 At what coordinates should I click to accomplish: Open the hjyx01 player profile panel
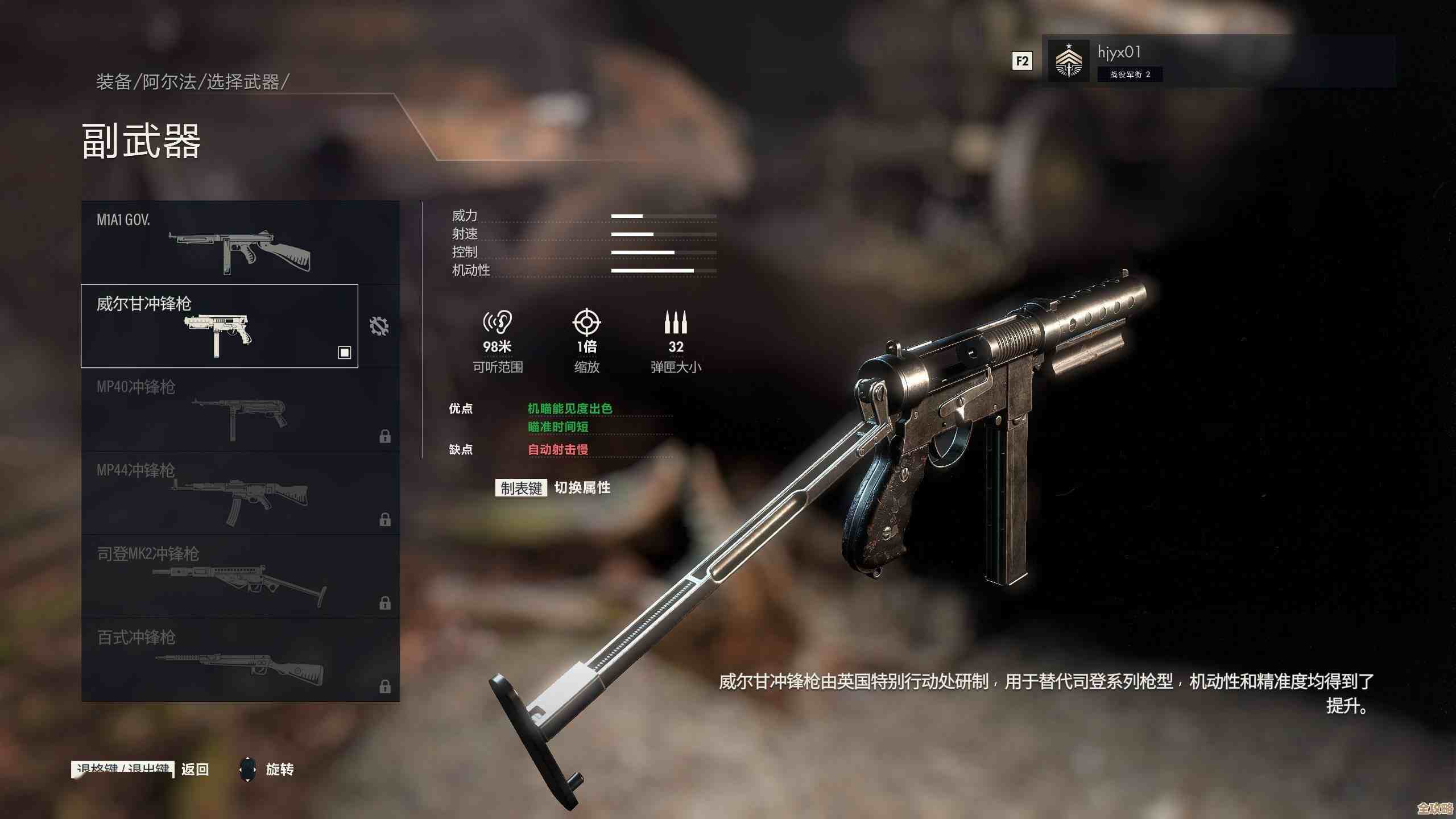click(1217, 61)
